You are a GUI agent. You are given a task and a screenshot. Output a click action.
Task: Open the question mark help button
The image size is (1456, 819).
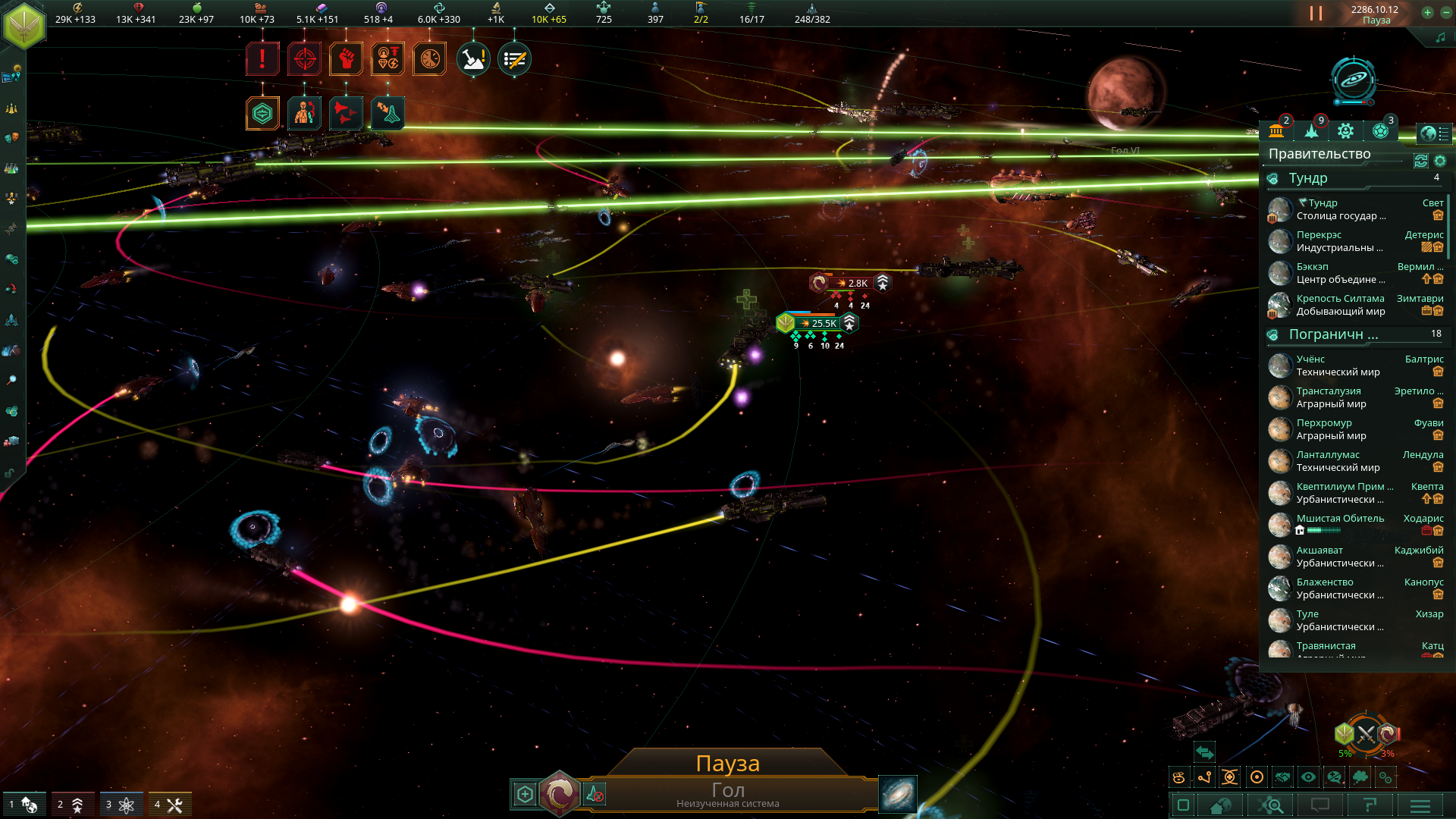pos(1370,805)
